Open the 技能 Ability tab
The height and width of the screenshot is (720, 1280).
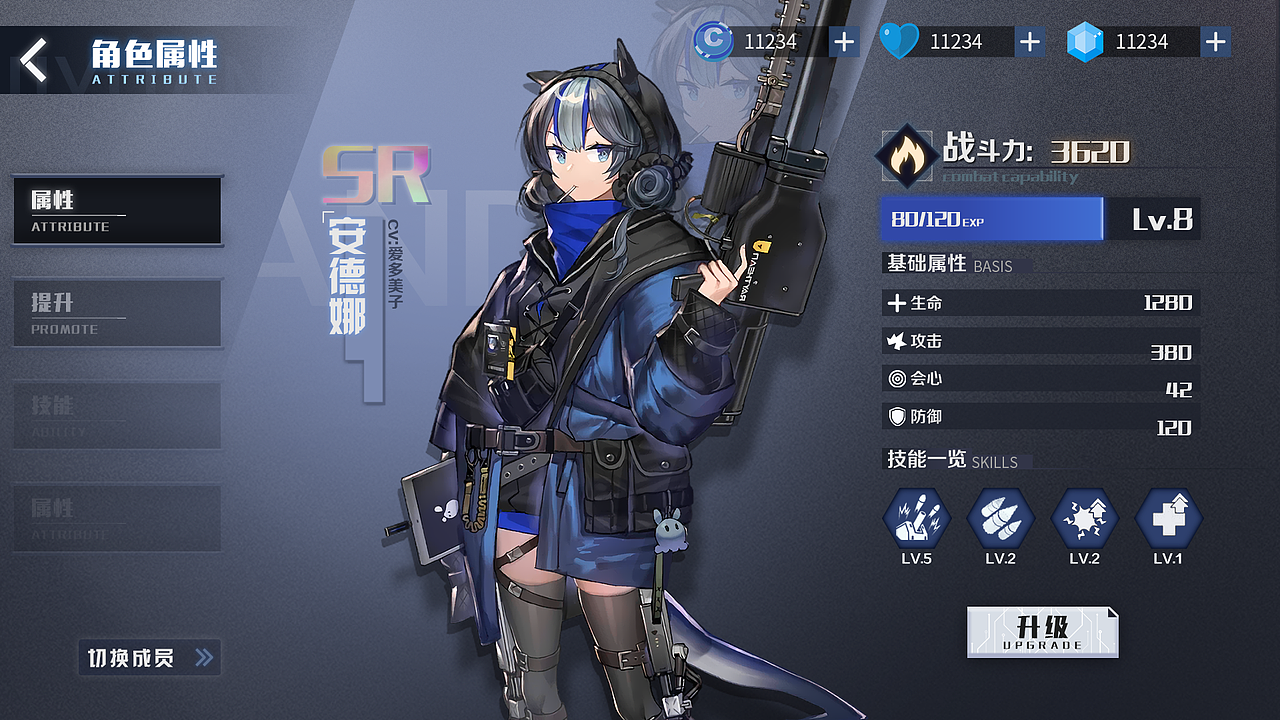click(x=117, y=415)
